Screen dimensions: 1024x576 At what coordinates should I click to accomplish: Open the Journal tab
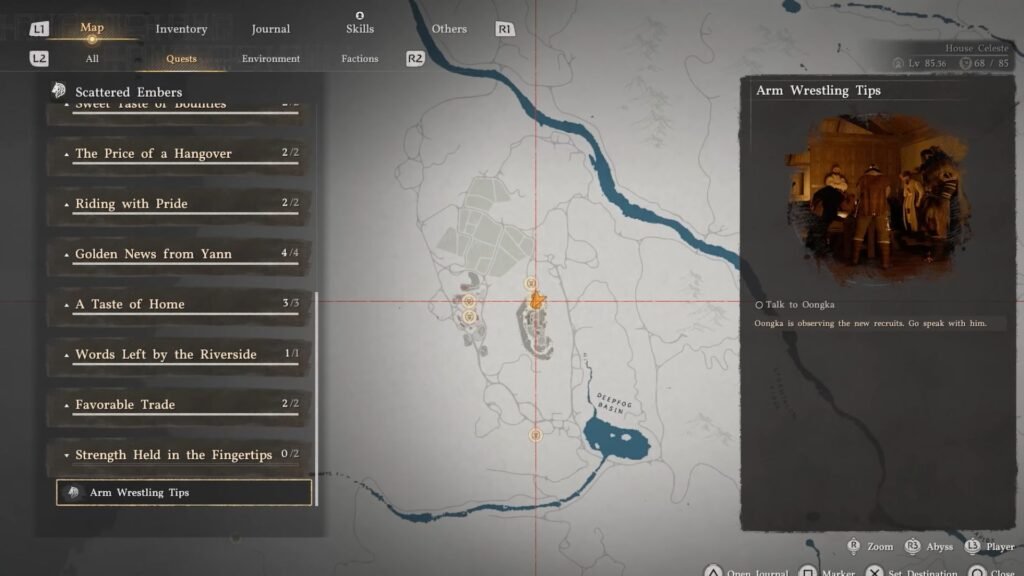point(271,29)
